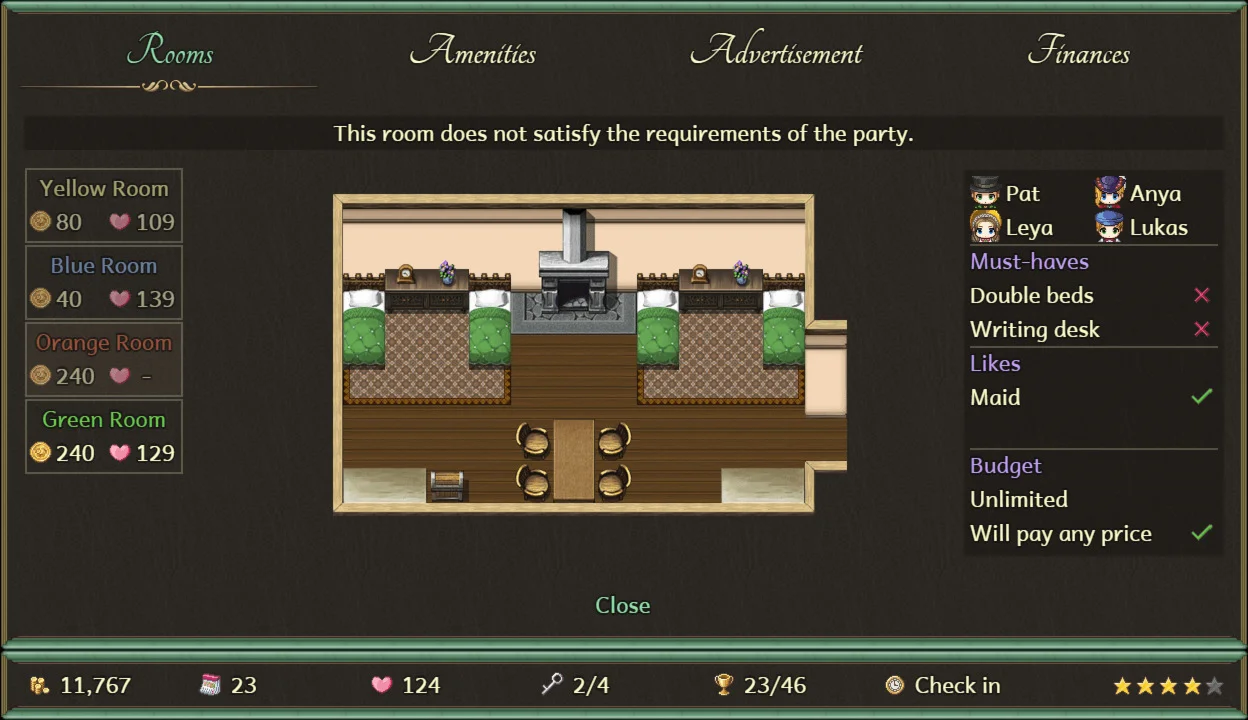Go to the Advertisement tab
The image size is (1248, 720).
(x=776, y=52)
